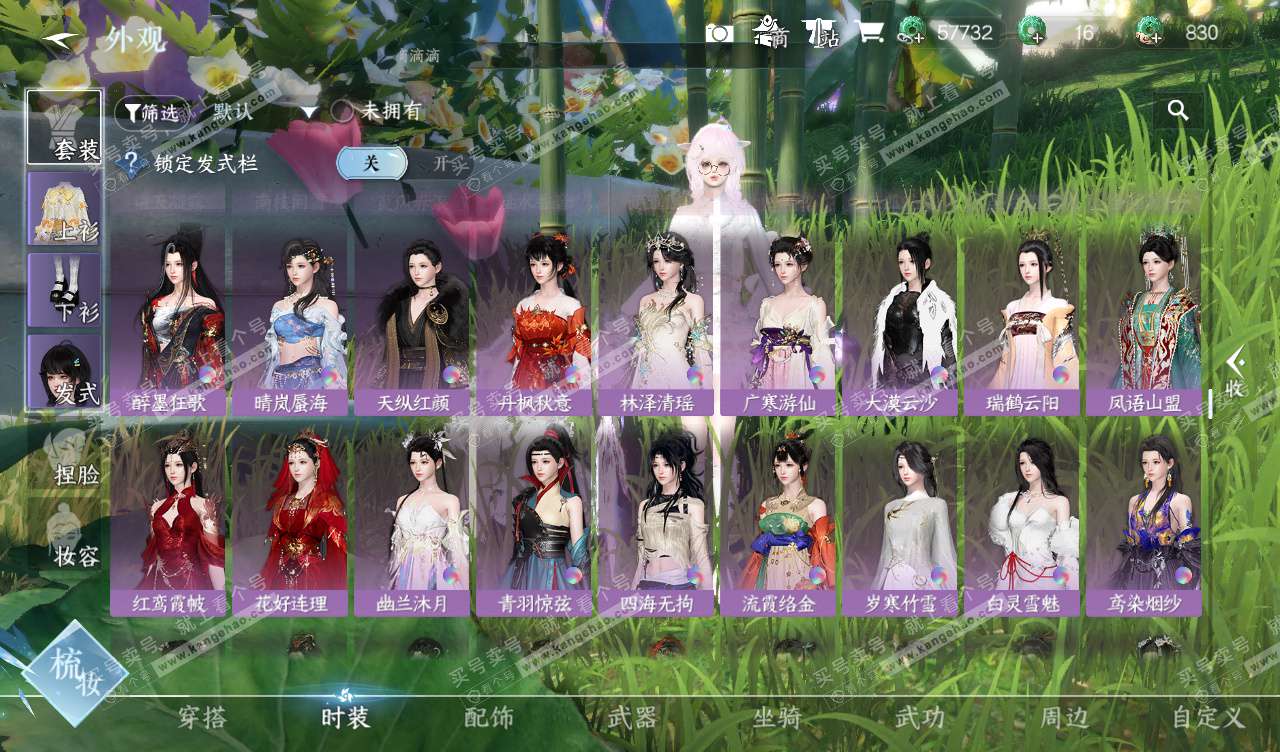The width and height of the screenshot is (1280, 752).
Task: Choose the 流霞络金 outfit tile
Action: coord(778,522)
